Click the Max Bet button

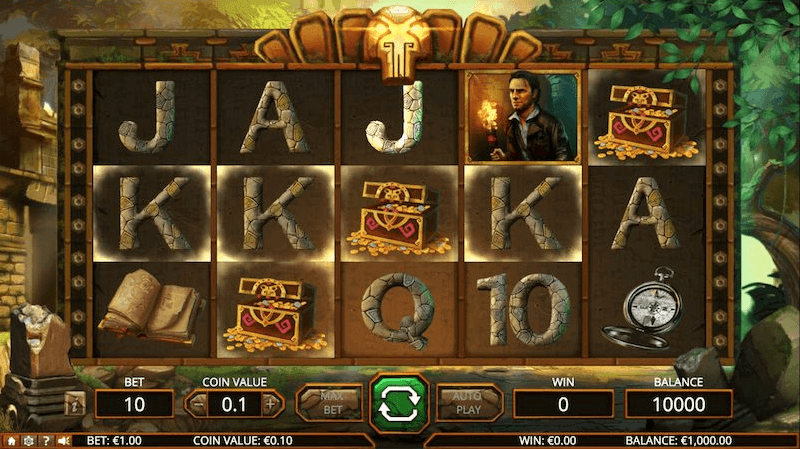point(331,403)
